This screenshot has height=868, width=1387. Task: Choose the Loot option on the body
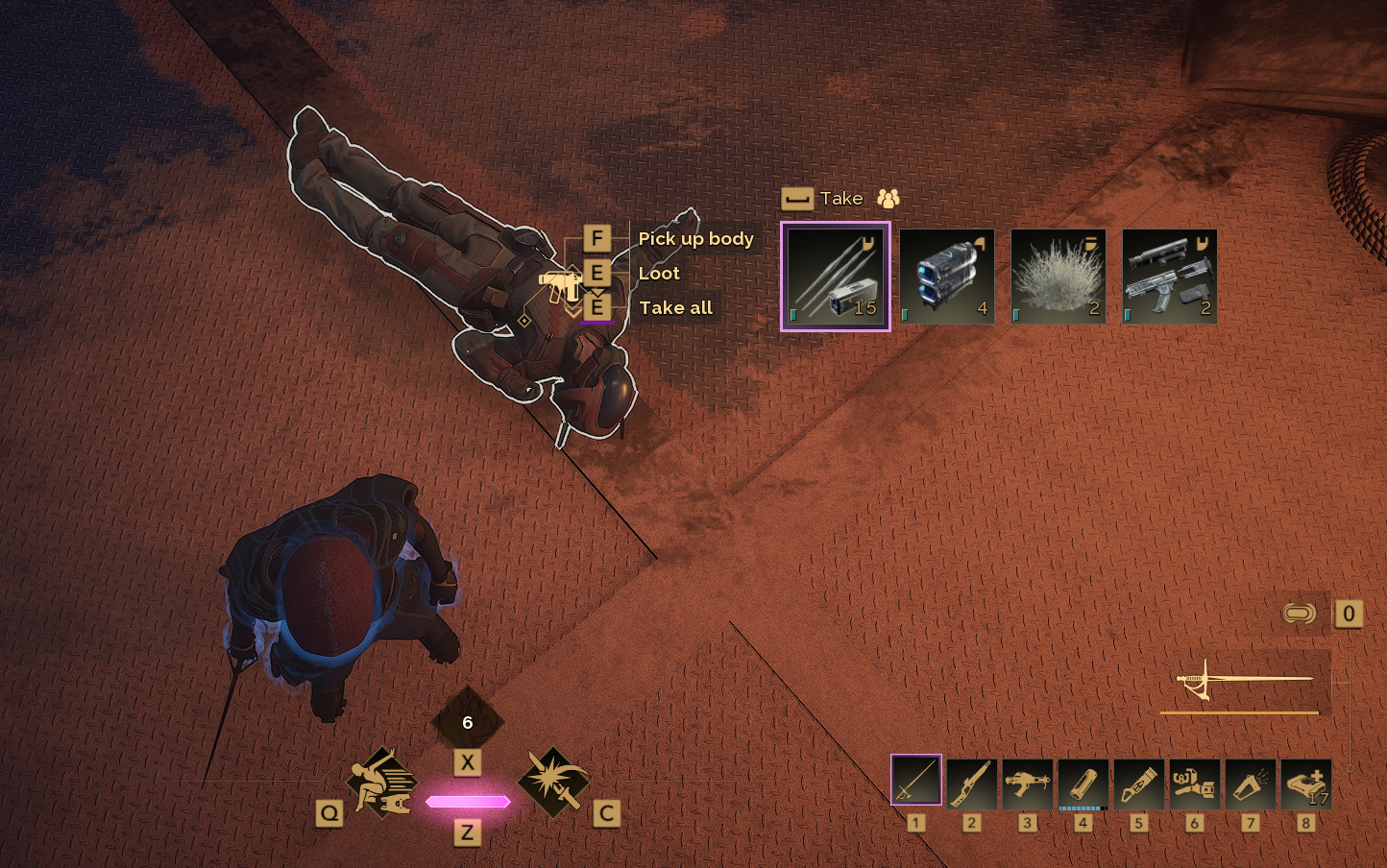pyautogui.click(x=659, y=274)
